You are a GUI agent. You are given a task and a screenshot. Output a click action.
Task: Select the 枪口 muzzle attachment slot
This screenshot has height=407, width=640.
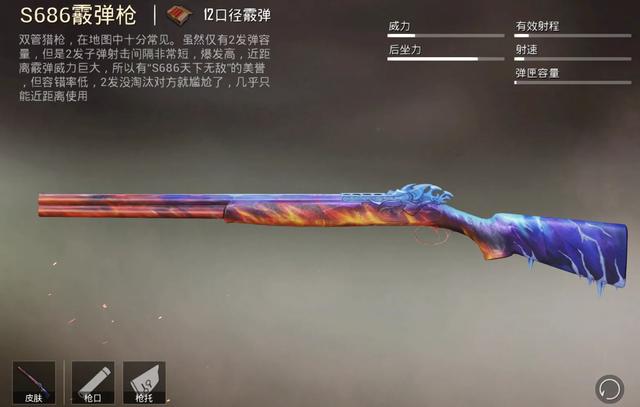[93, 383]
